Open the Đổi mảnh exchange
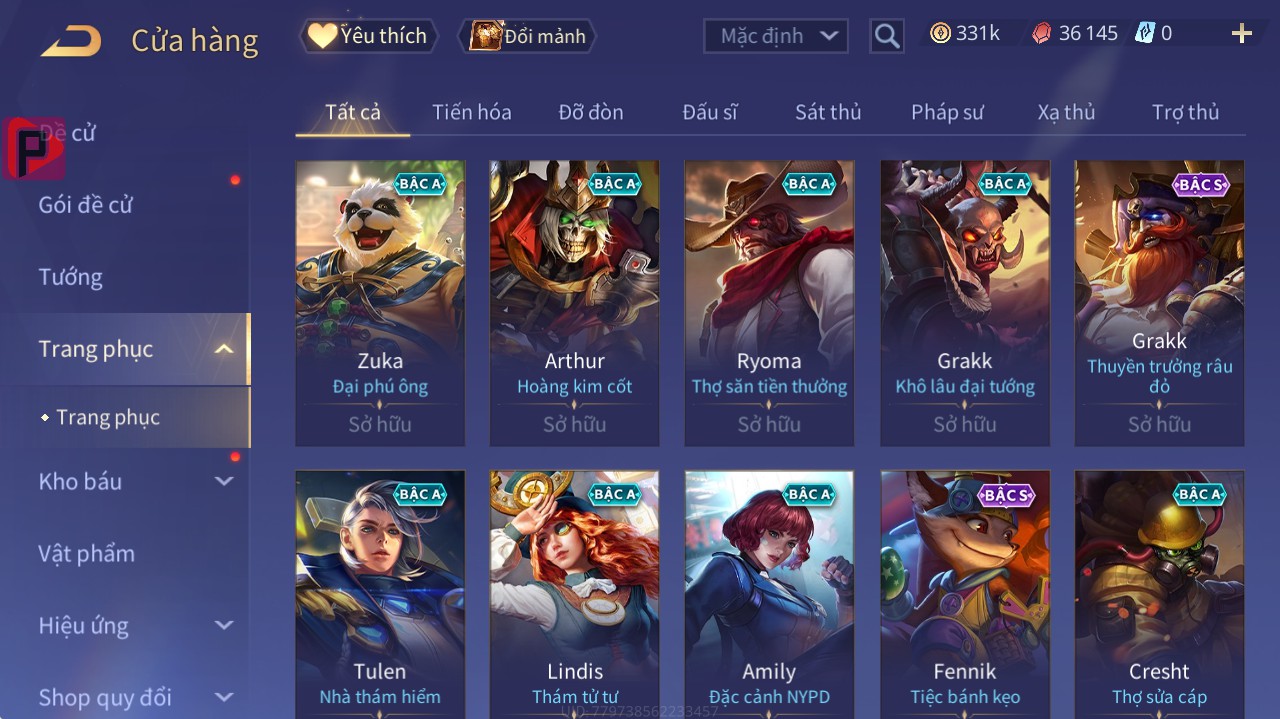The image size is (1280, 719). pyautogui.click(x=527, y=36)
